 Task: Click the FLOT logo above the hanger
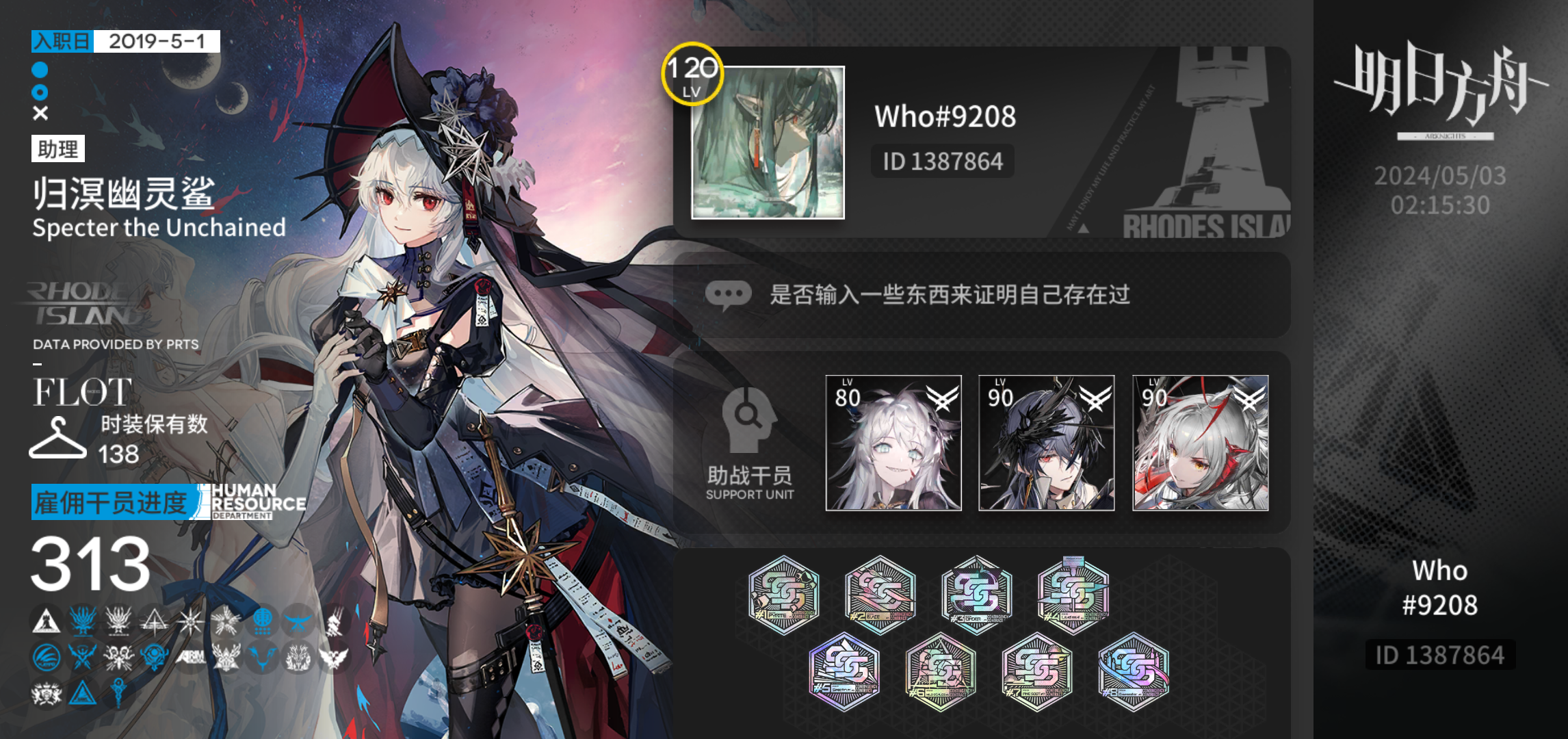pyautogui.click(x=82, y=392)
